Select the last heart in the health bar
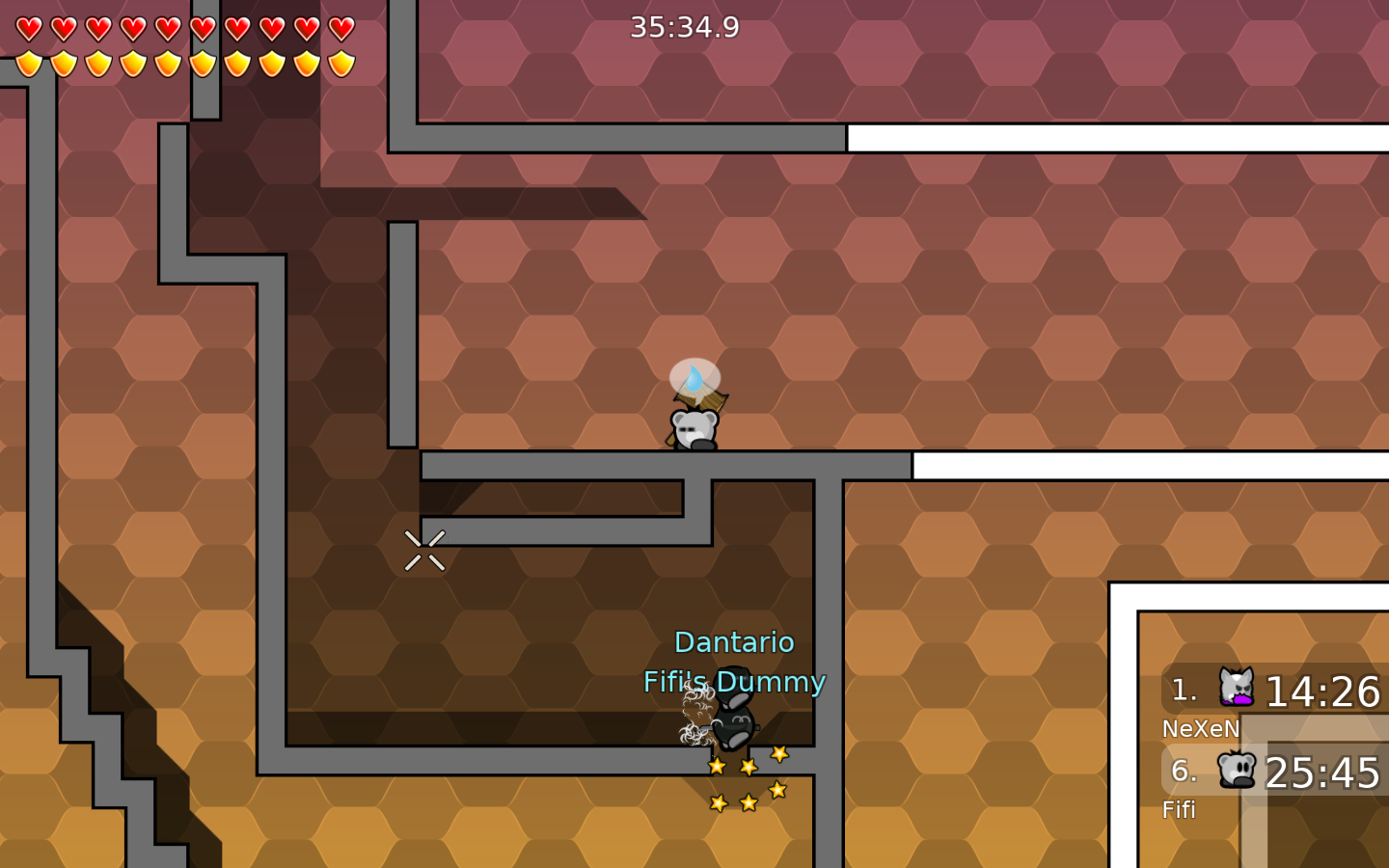This screenshot has height=868, width=1389. (341, 28)
